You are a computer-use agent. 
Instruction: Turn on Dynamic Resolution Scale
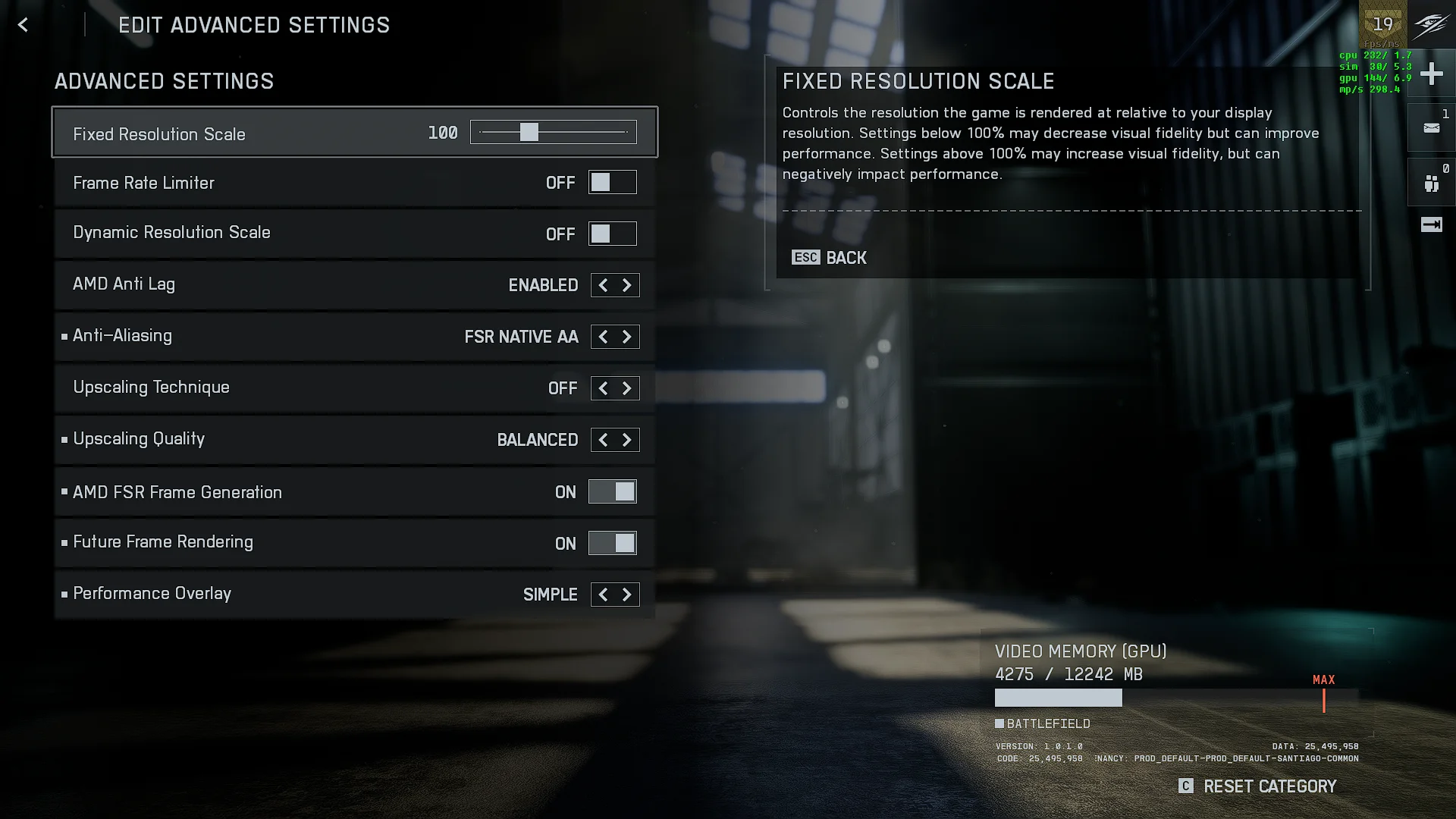(612, 234)
